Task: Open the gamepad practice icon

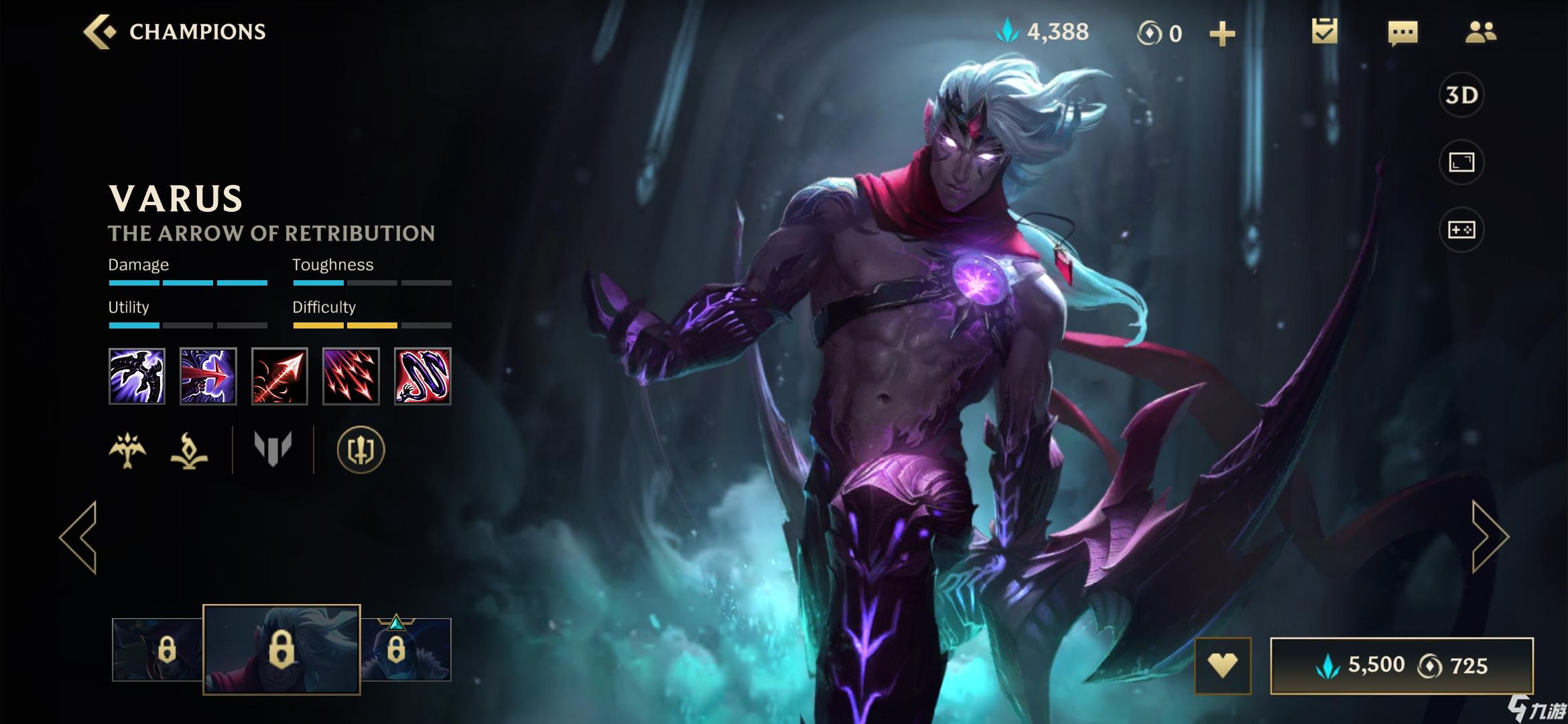Action: click(1461, 230)
